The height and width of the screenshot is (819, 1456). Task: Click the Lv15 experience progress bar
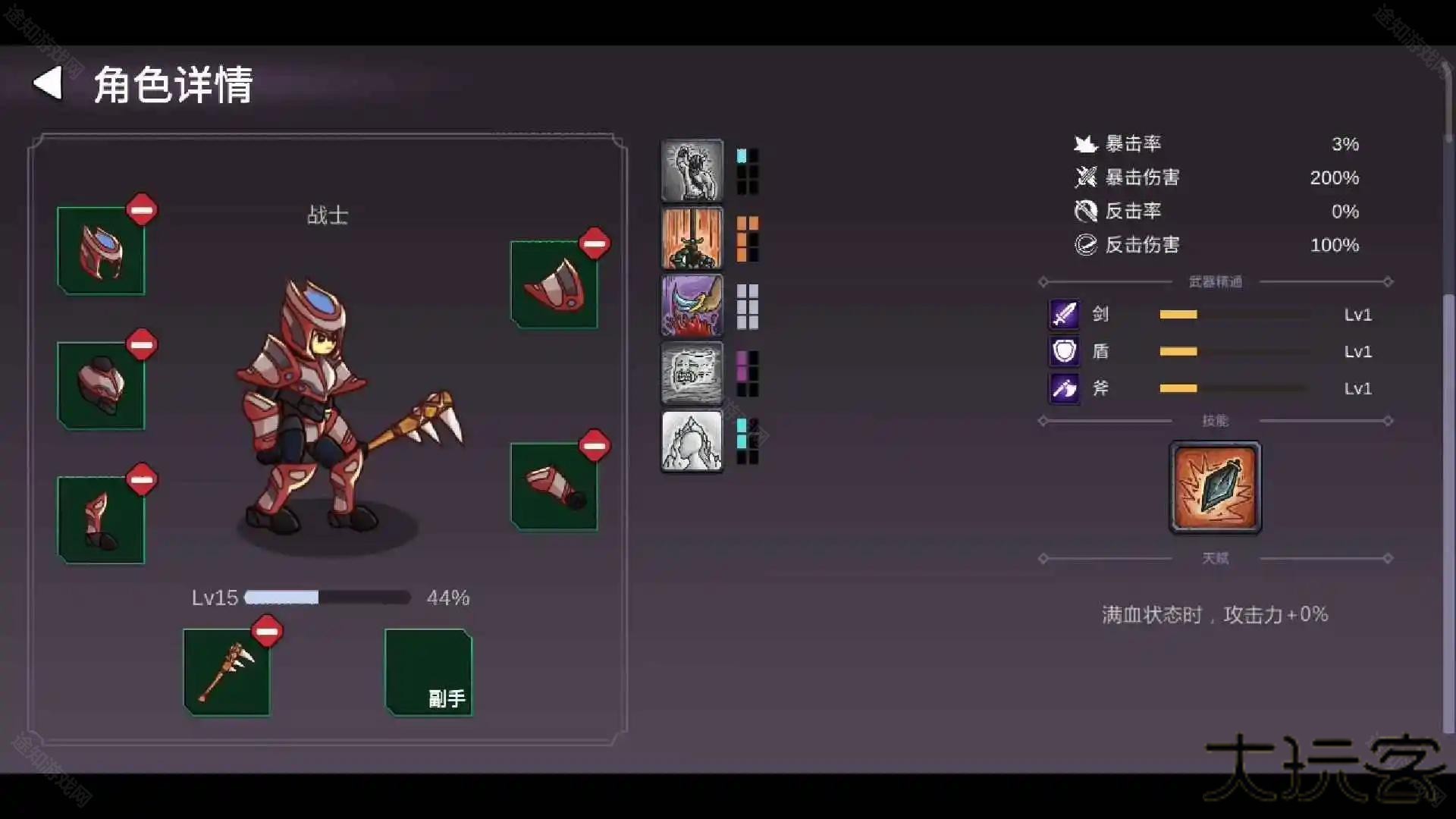click(x=326, y=598)
